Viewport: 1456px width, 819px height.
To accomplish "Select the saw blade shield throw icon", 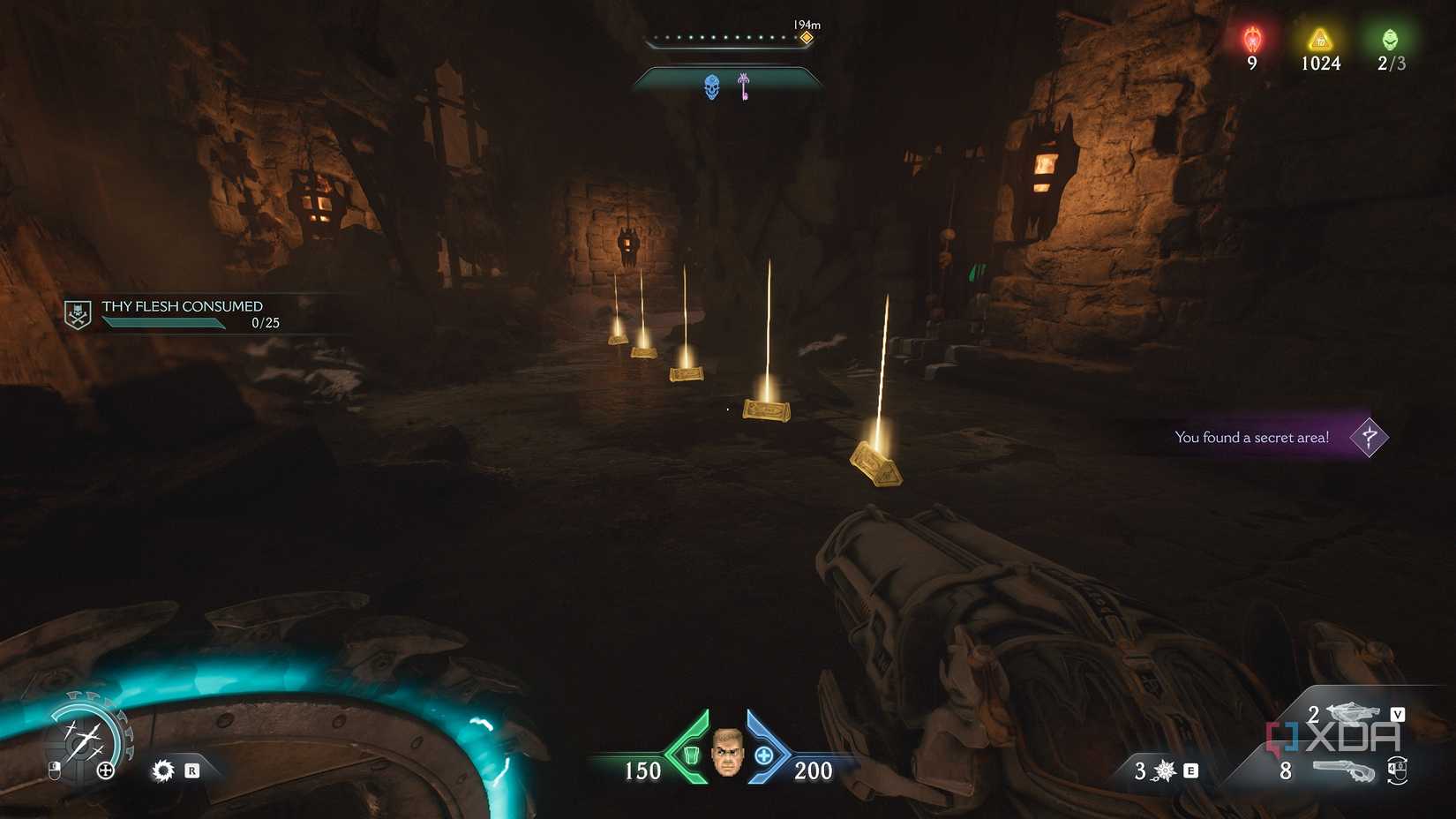I will tap(163, 770).
